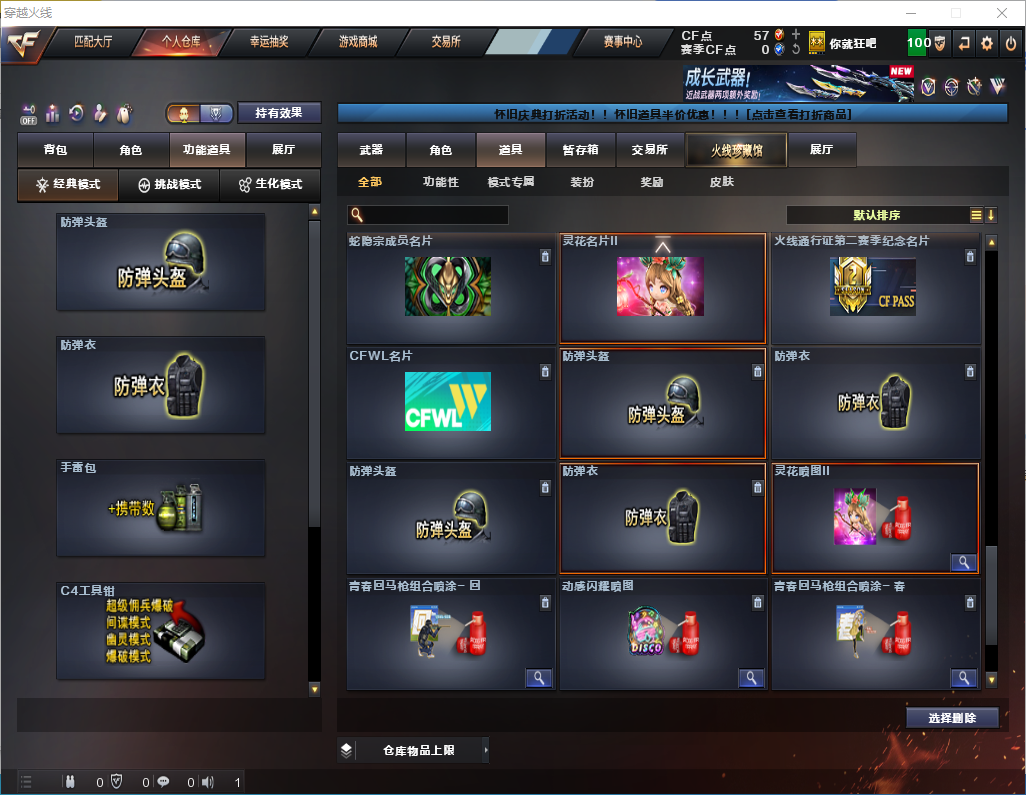
Task: Open the 武器 warehouse tab
Action: pyautogui.click(x=371, y=150)
